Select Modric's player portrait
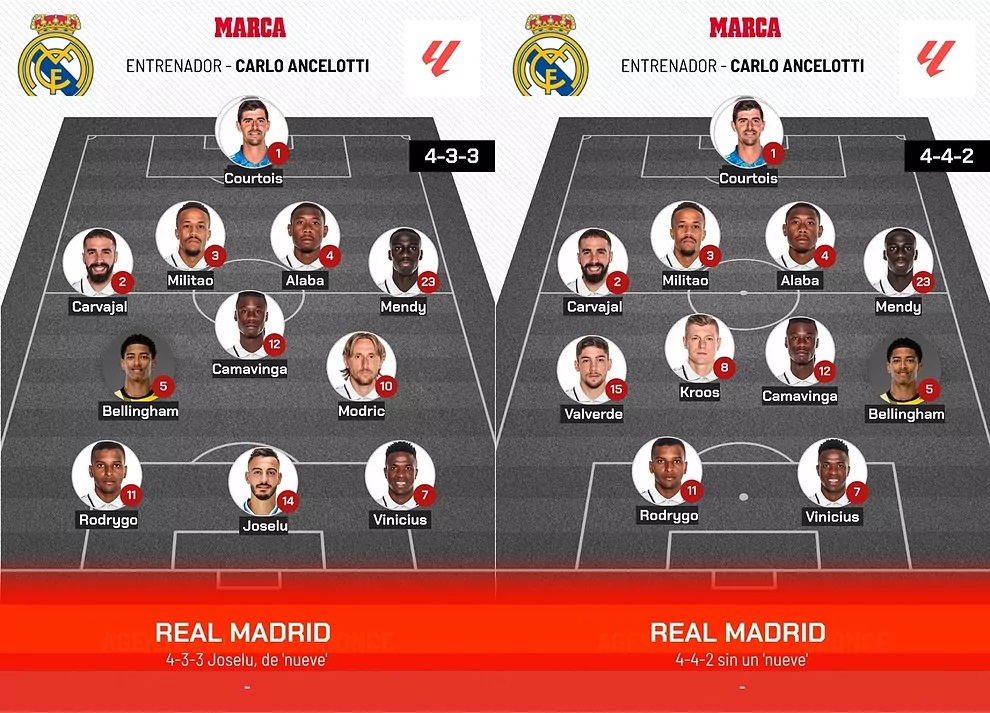 pos(361,367)
